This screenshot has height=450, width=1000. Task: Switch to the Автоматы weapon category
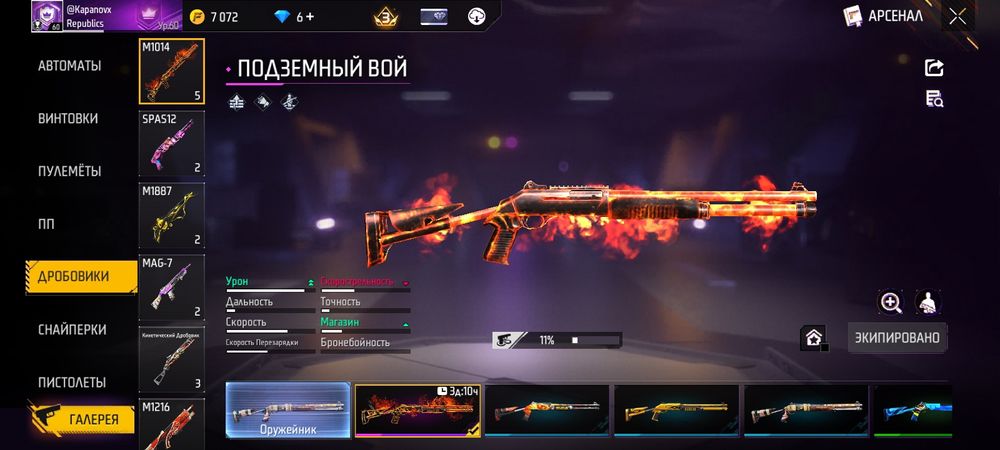(69, 66)
